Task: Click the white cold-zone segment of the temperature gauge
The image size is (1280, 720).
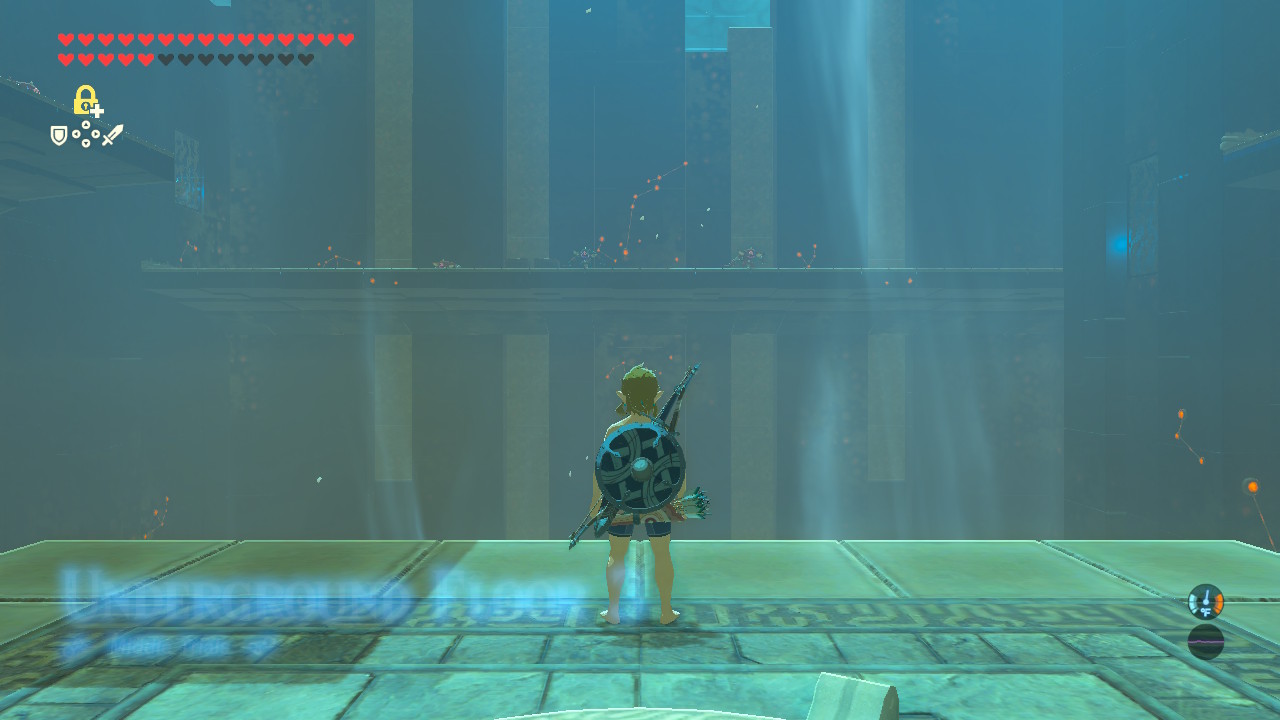Action: point(1193,602)
